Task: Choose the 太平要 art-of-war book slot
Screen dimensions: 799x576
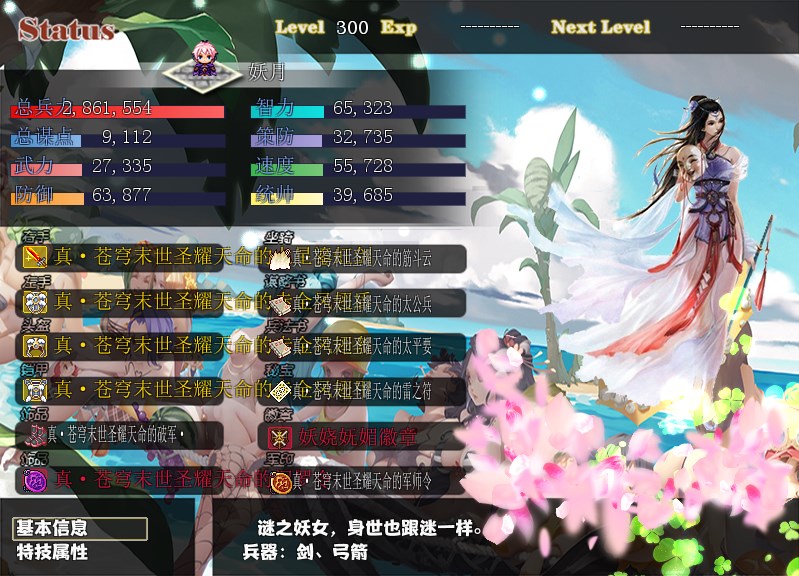Action: pos(366,346)
